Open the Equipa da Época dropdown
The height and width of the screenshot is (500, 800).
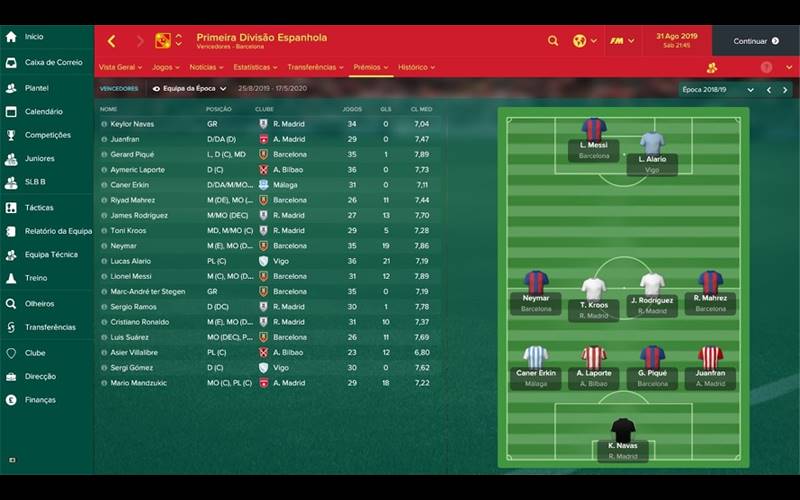coord(189,89)
